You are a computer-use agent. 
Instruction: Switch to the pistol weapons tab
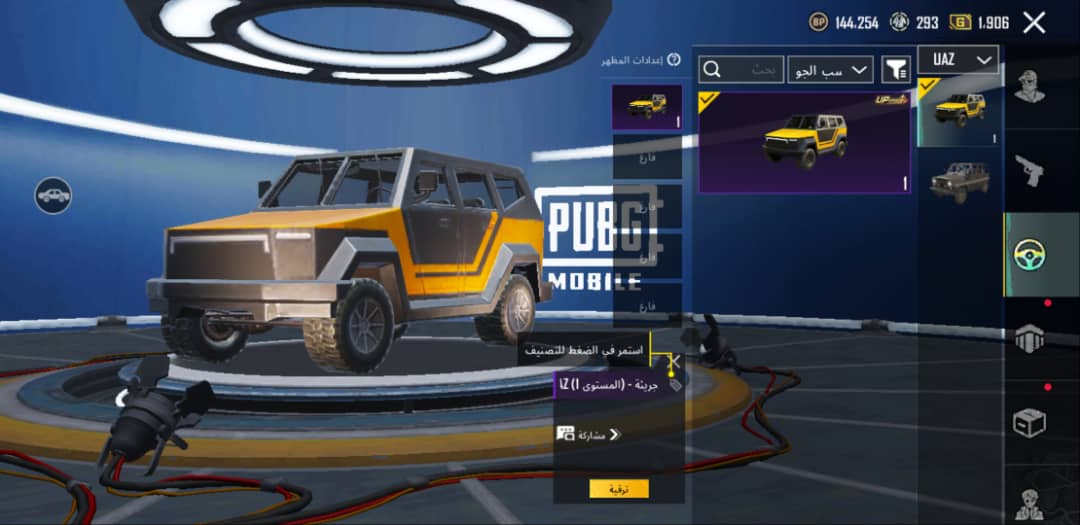[x=1029, y=172]
